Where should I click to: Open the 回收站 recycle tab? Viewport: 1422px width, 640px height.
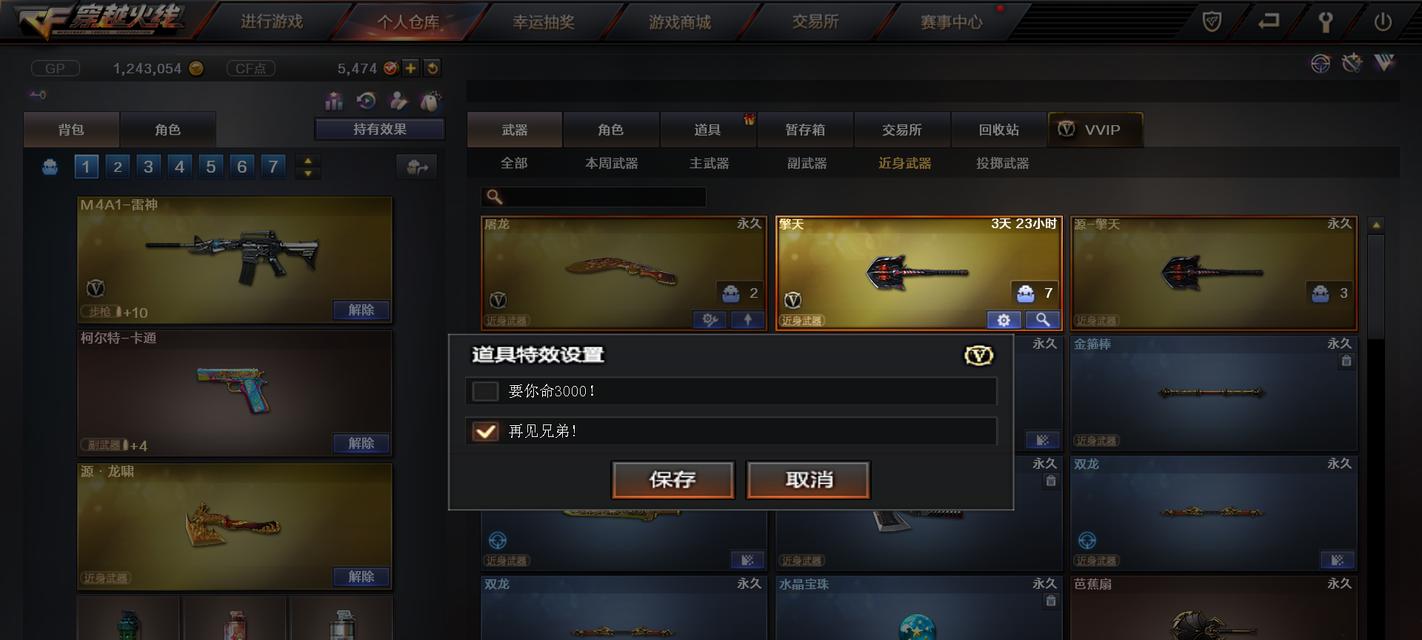(999, 130)
